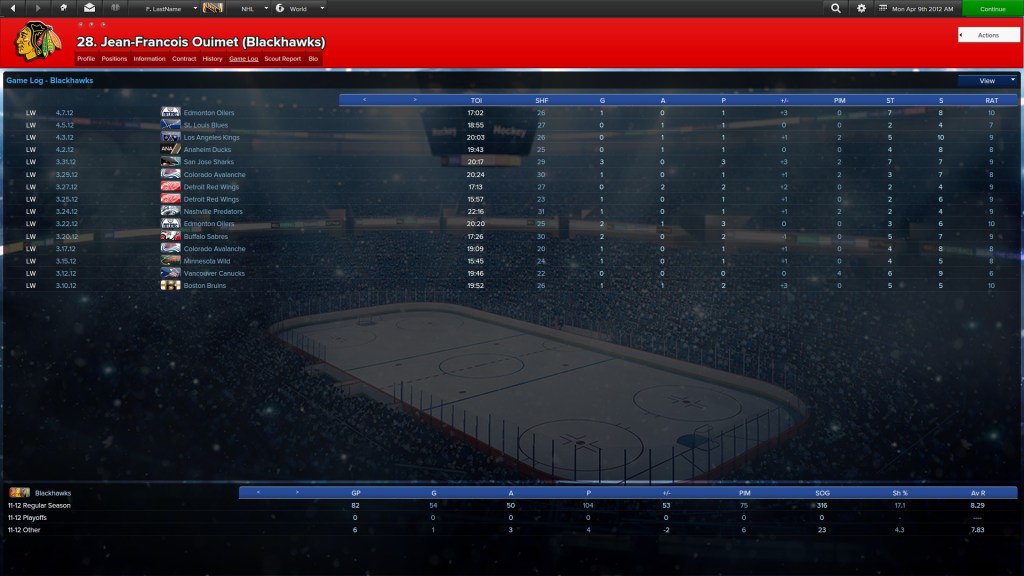Sort the game log by TOI column
The image size is (1024, 576).
point(476,100)
